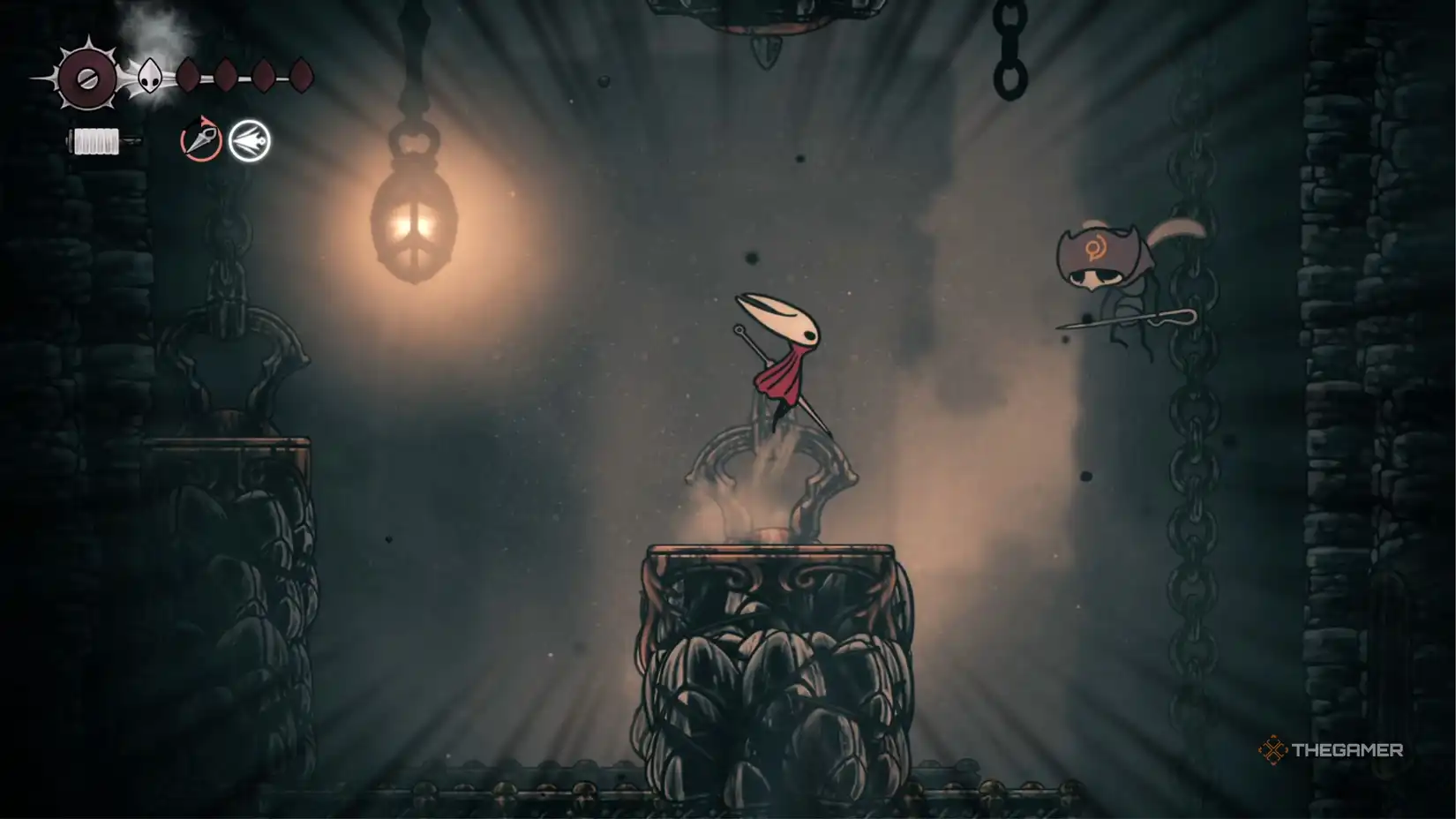Select the Straight Pin tool icon
The height and width of the screenshot is (819, 1456).
pos(201,139)
